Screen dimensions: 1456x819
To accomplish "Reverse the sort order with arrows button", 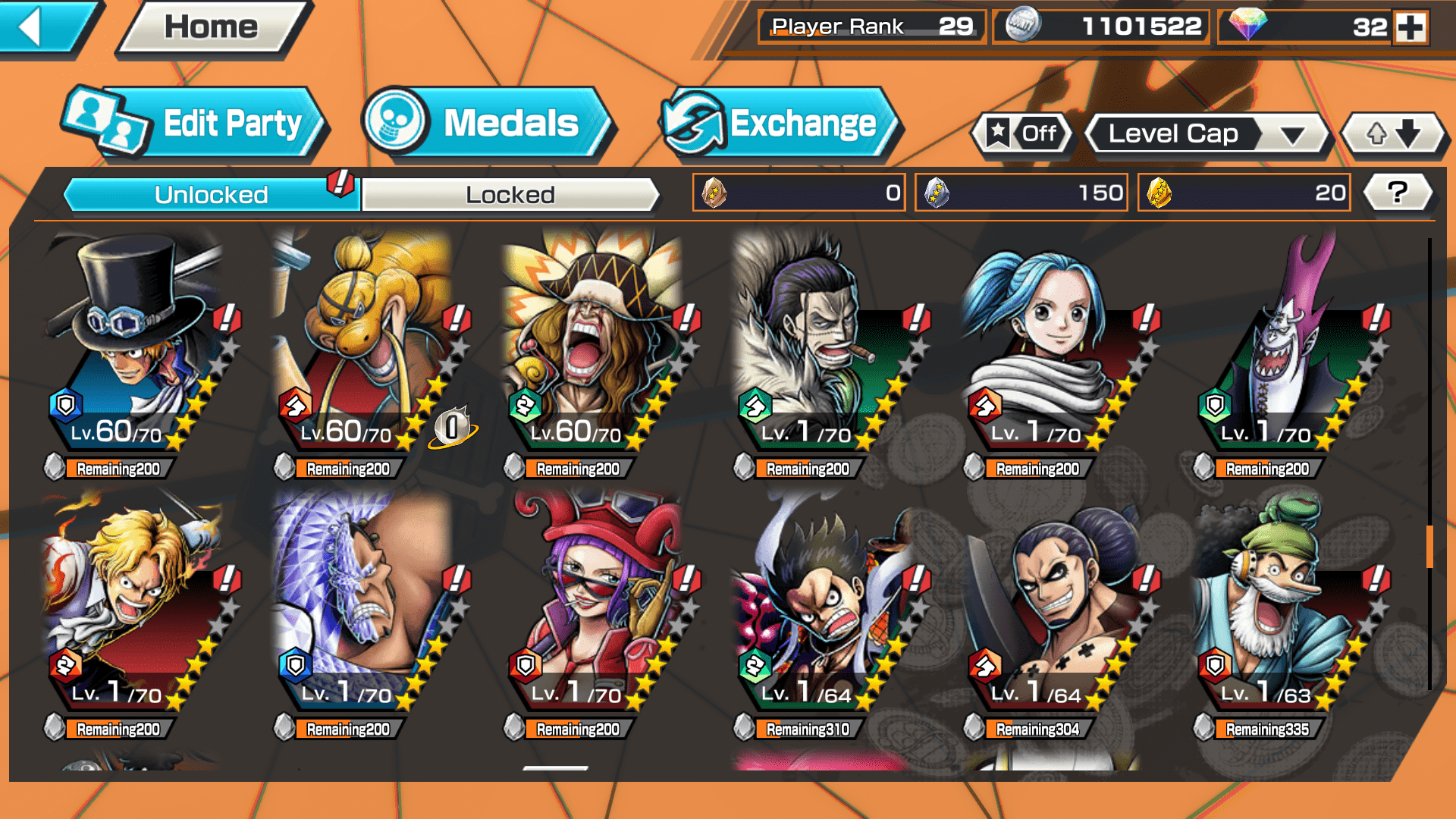I will click(1393, 134).
